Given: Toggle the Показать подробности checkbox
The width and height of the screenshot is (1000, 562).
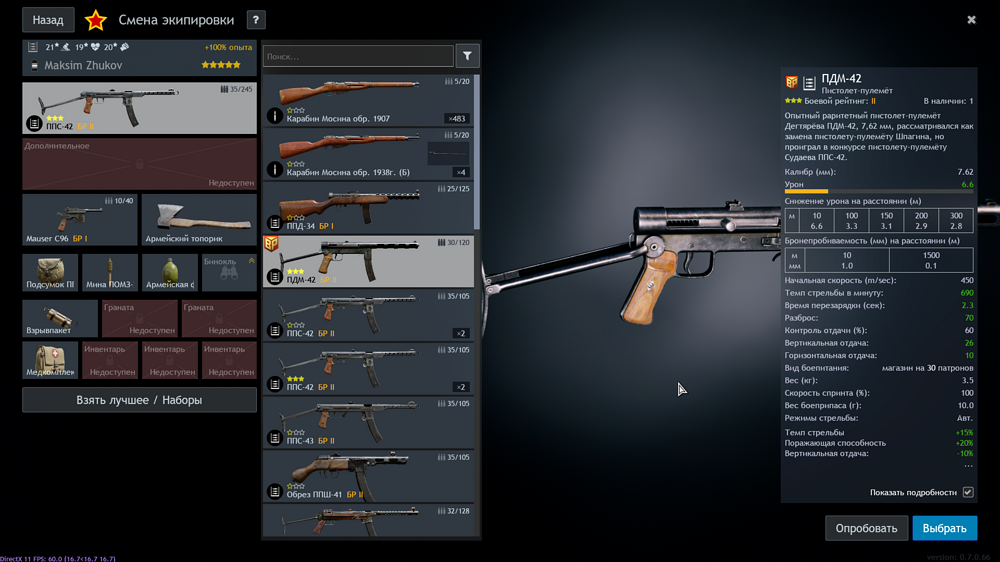Looking at the screenshot, I should click(x=968, y=492).
